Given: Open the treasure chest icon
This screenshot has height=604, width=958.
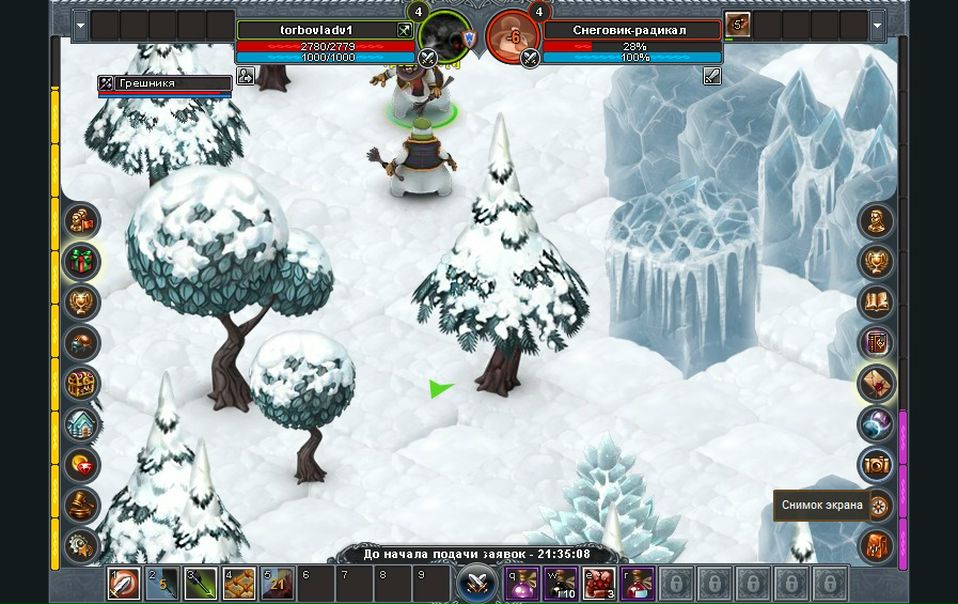Looking at the screenshot, I should pos(82,383).
